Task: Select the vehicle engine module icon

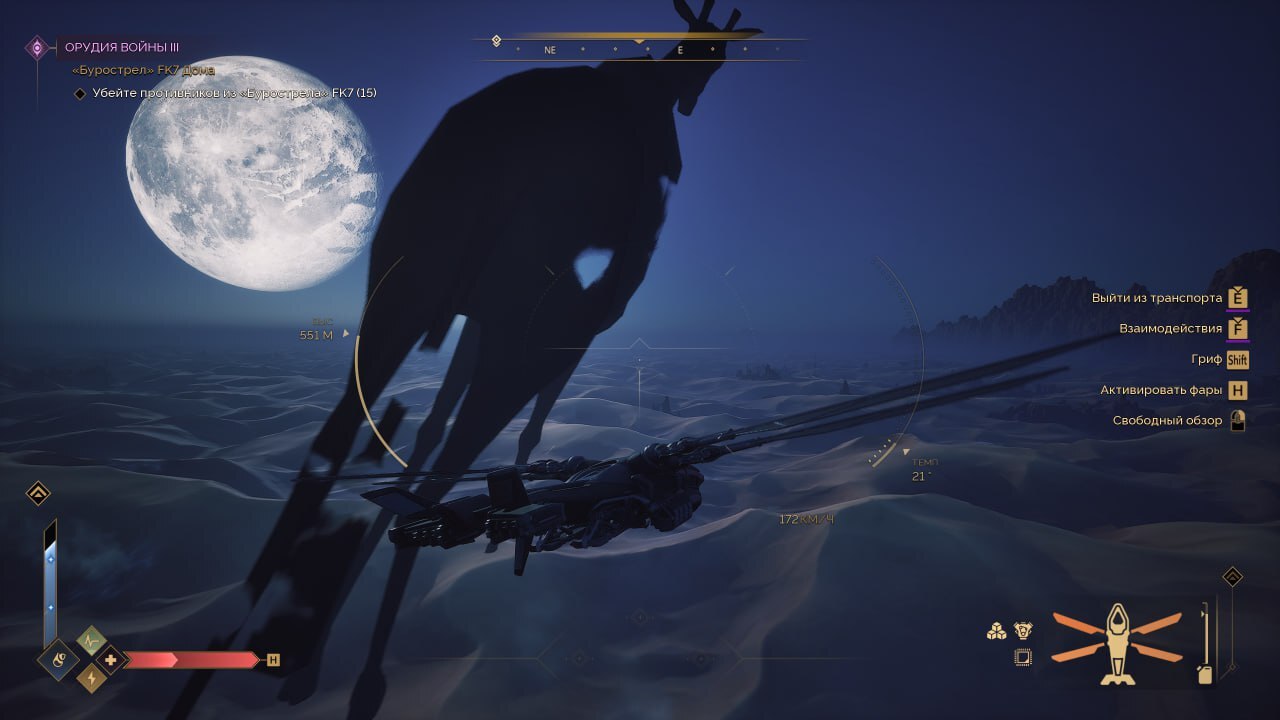Action: 1022,630
